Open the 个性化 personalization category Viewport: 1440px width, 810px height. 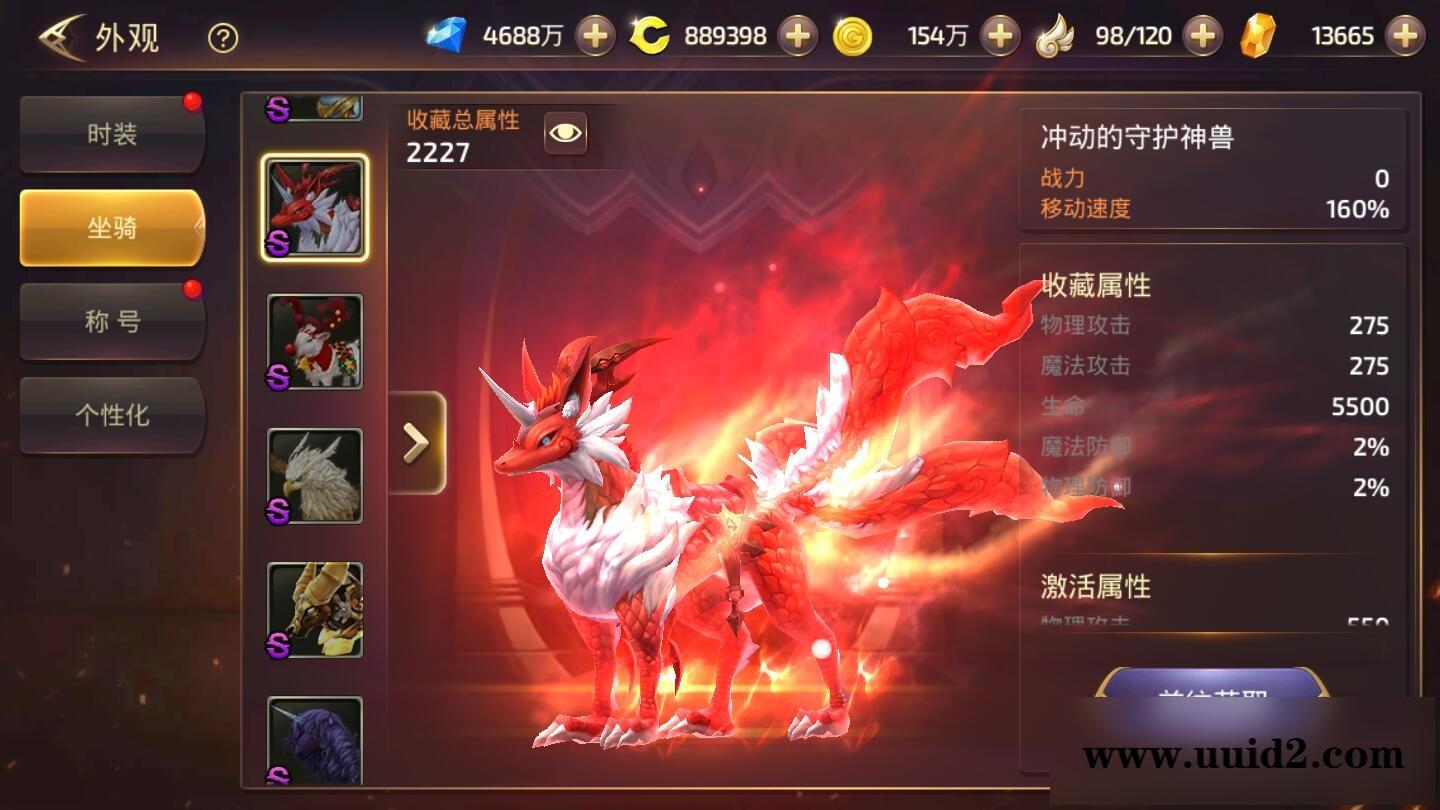(110, 415)
